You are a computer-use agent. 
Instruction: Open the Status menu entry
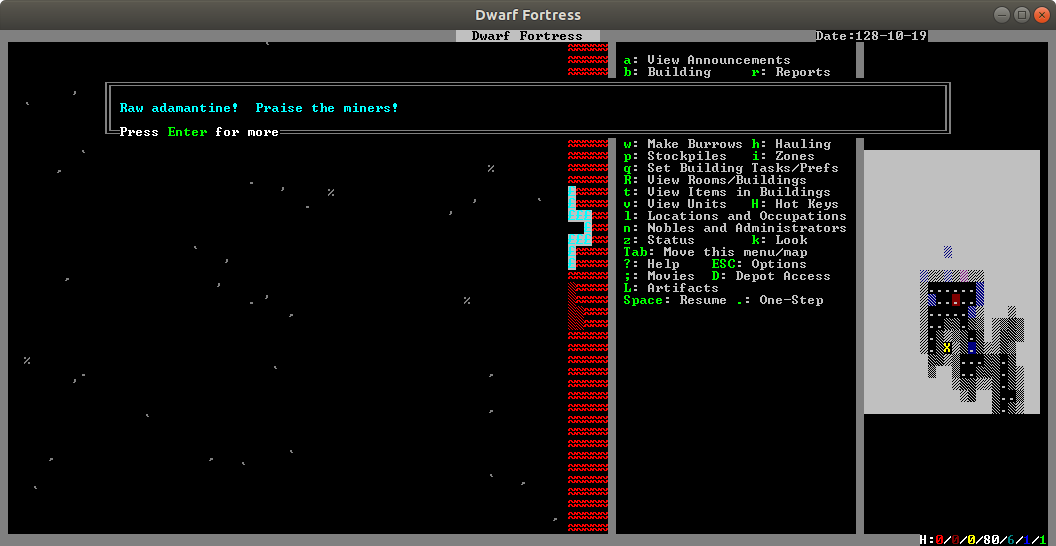tap(670, 240)
